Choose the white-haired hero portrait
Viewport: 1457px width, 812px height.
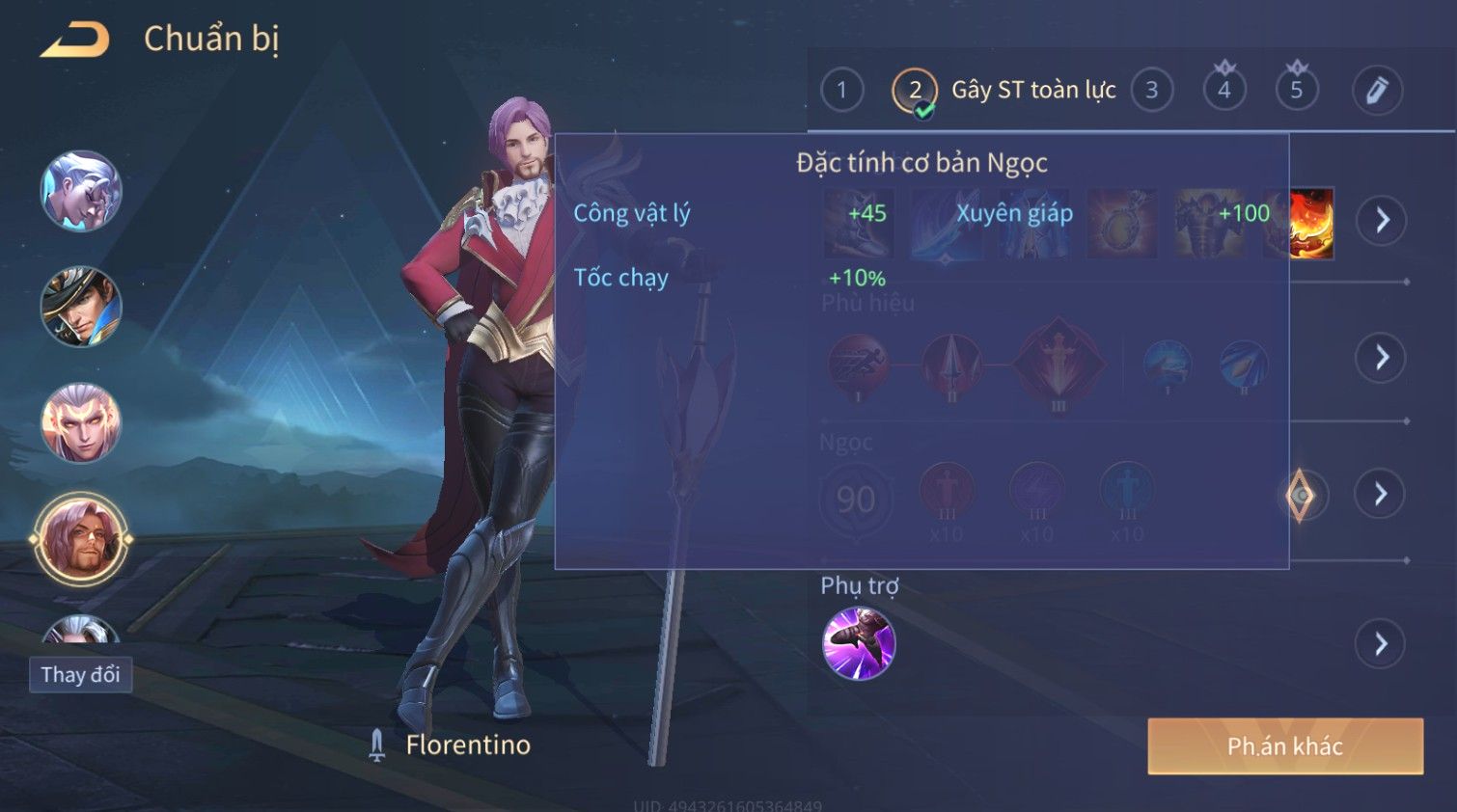(x=81, y=191)
